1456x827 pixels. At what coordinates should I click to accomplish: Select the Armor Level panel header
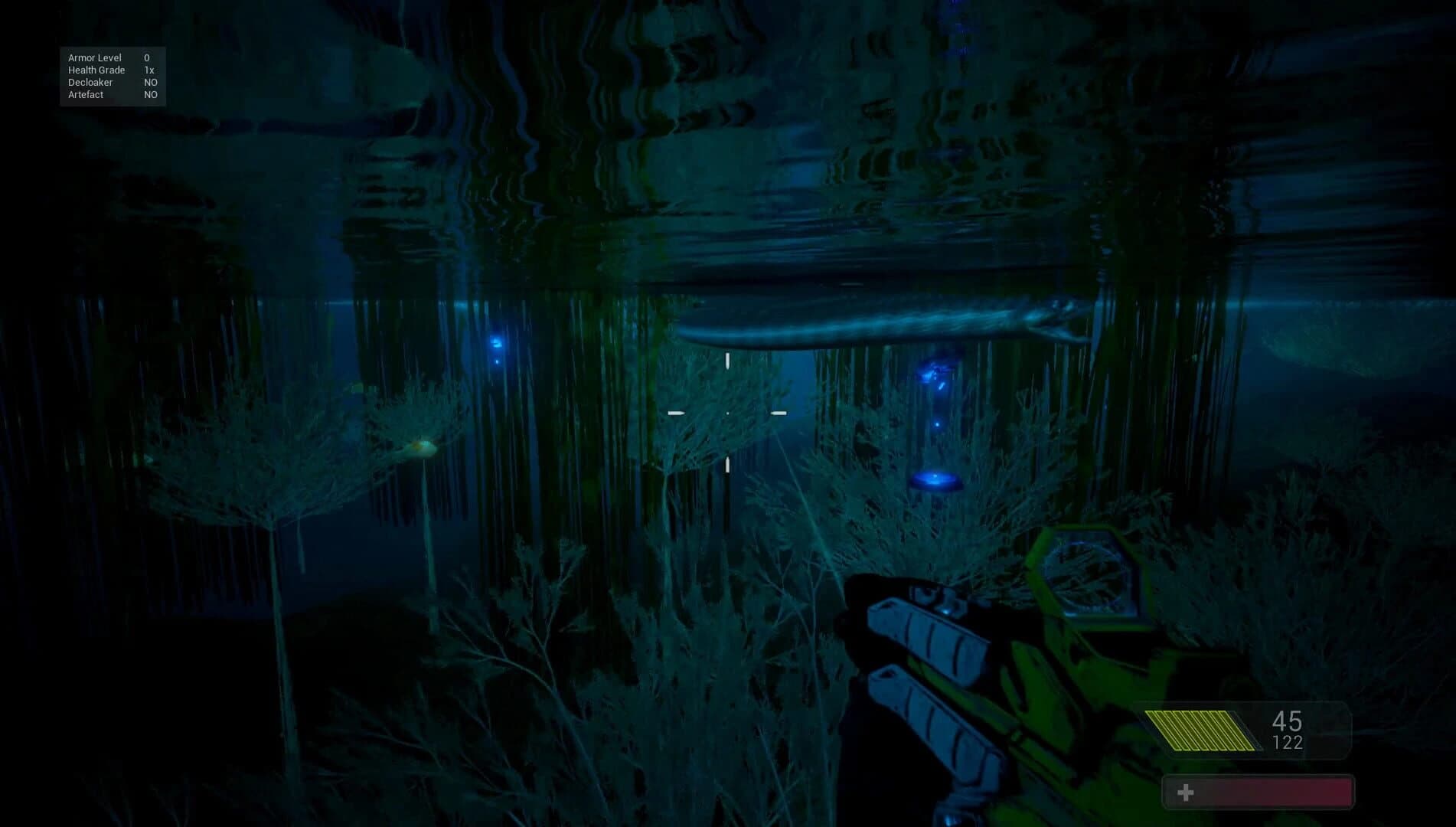pyautogui.click(x=96, y=57)
